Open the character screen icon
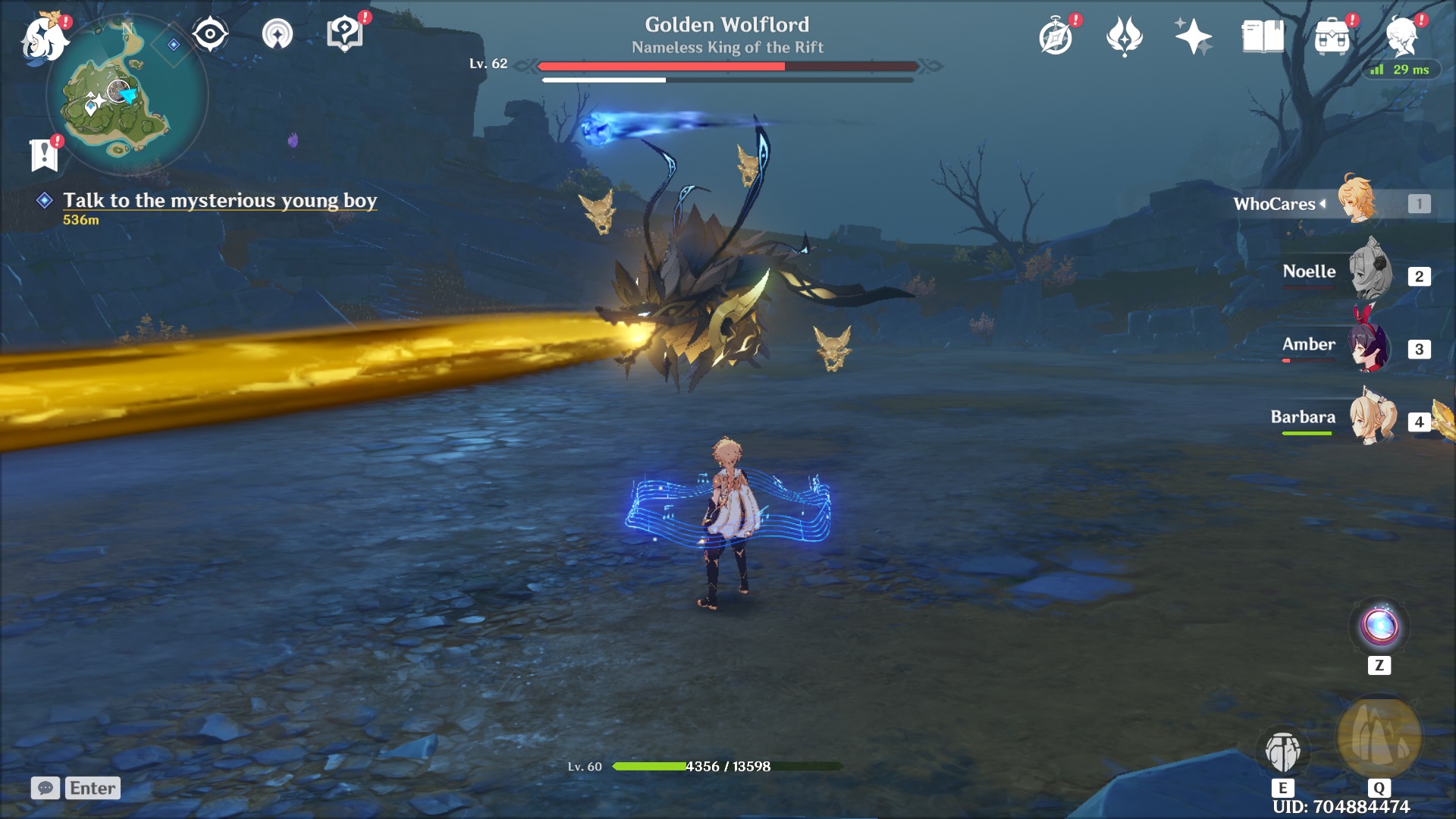This screenshot has height=819, width=1456. point(1401,36)
